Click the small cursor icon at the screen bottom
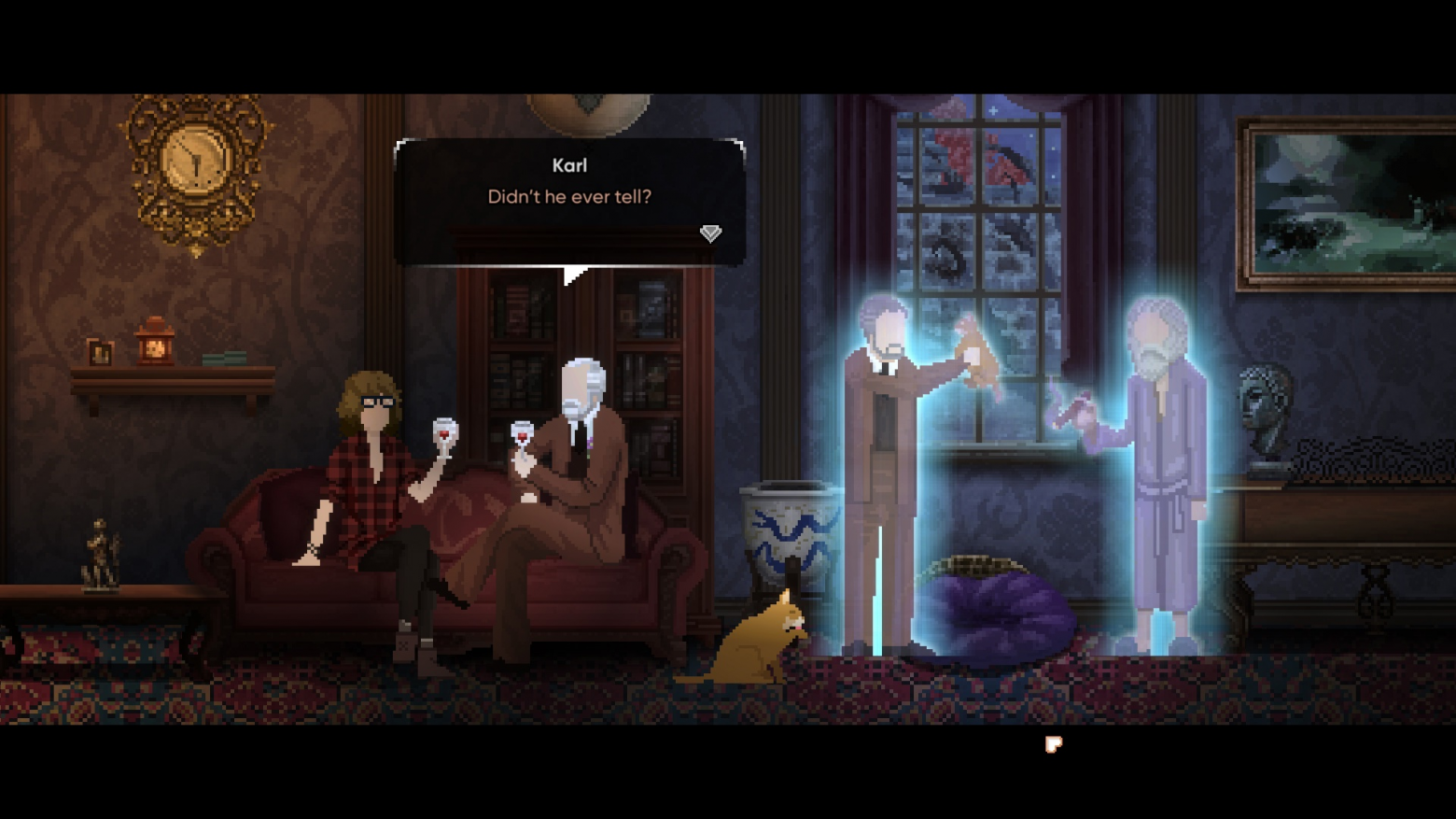This screenshot has height=819, width=1456. tap(1053, 744)
